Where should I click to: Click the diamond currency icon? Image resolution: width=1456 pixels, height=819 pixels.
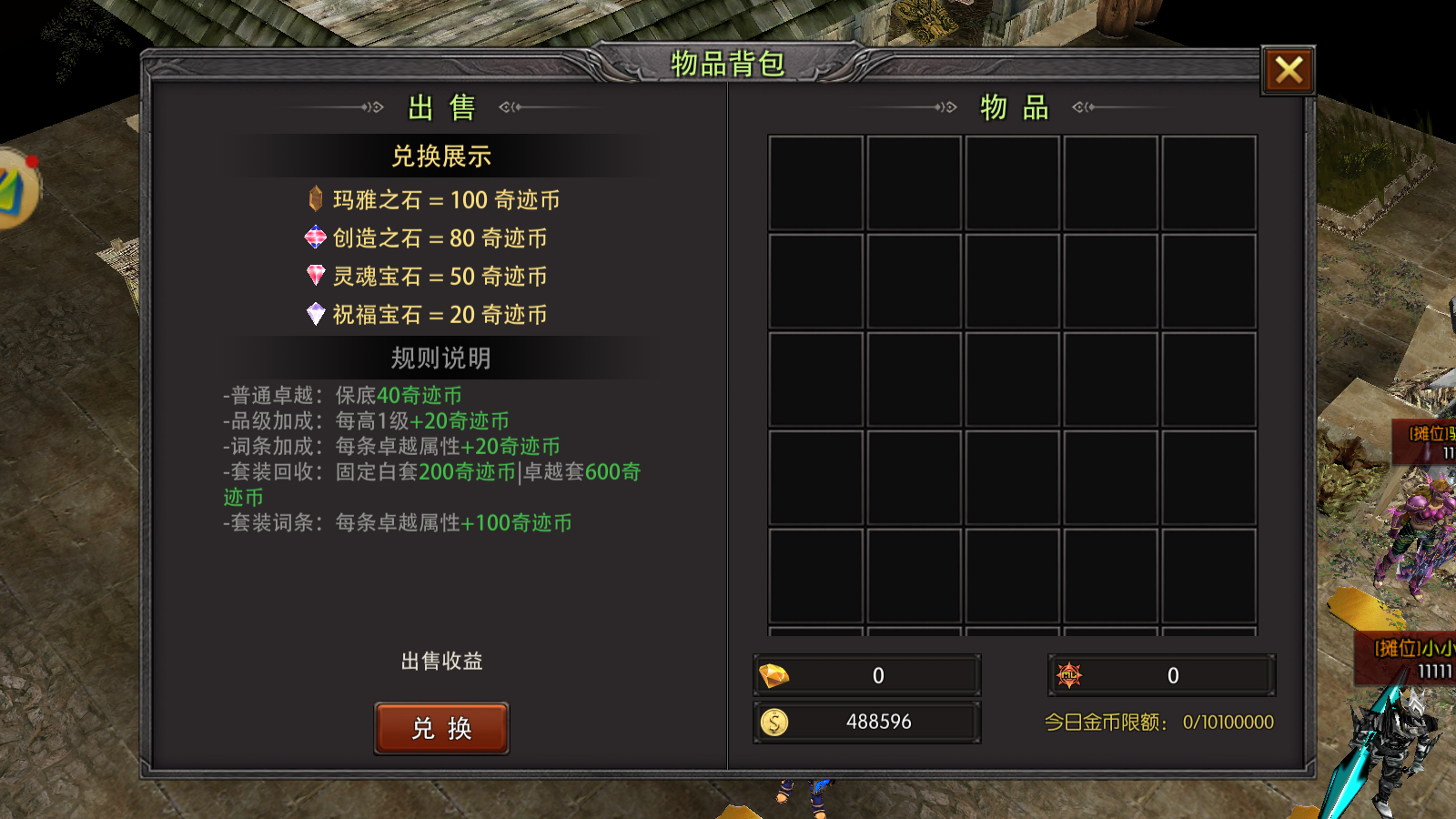click(775, 674)
